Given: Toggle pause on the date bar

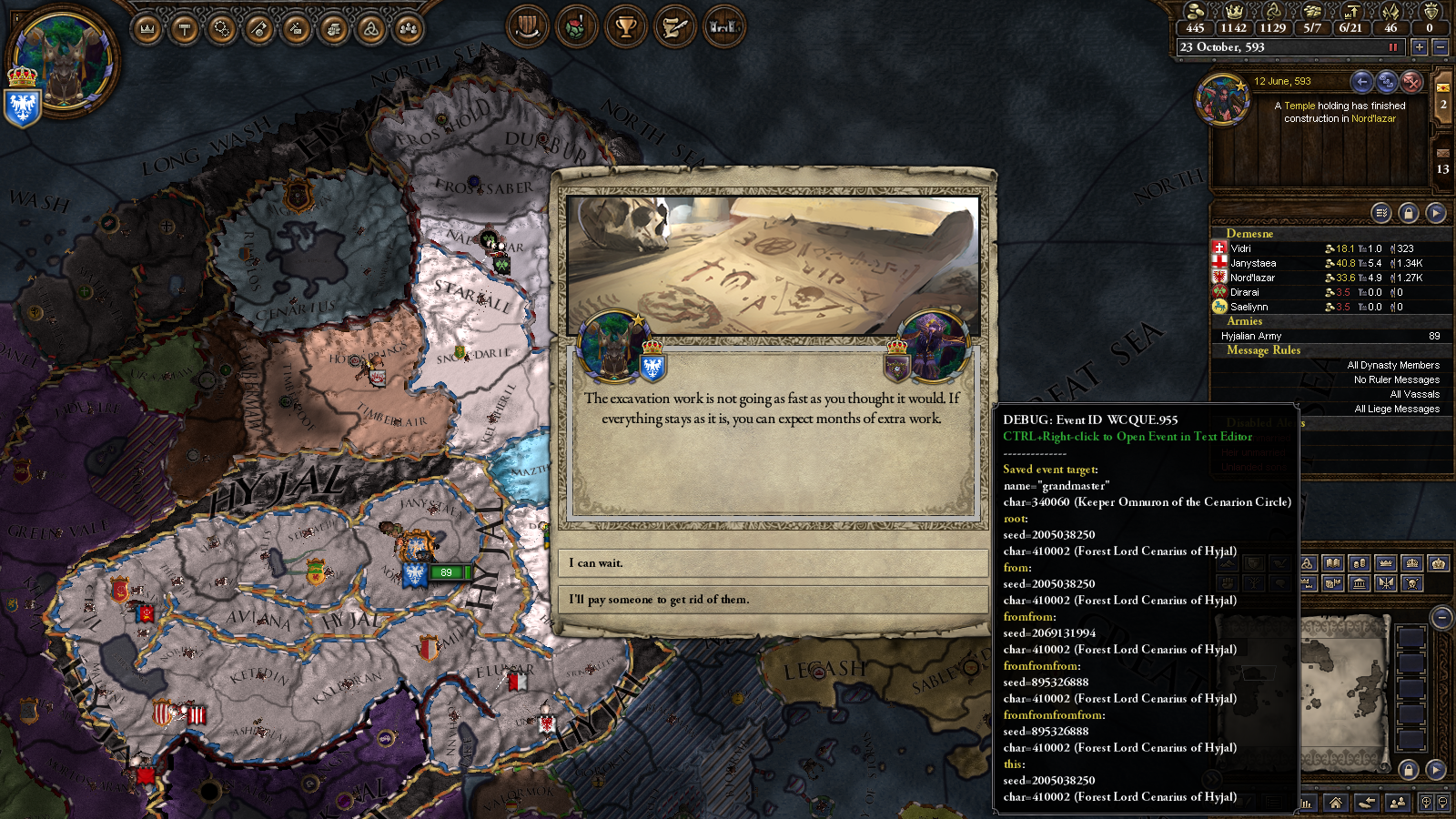Looking at the screenshot, I should [x=1392, y=47].
